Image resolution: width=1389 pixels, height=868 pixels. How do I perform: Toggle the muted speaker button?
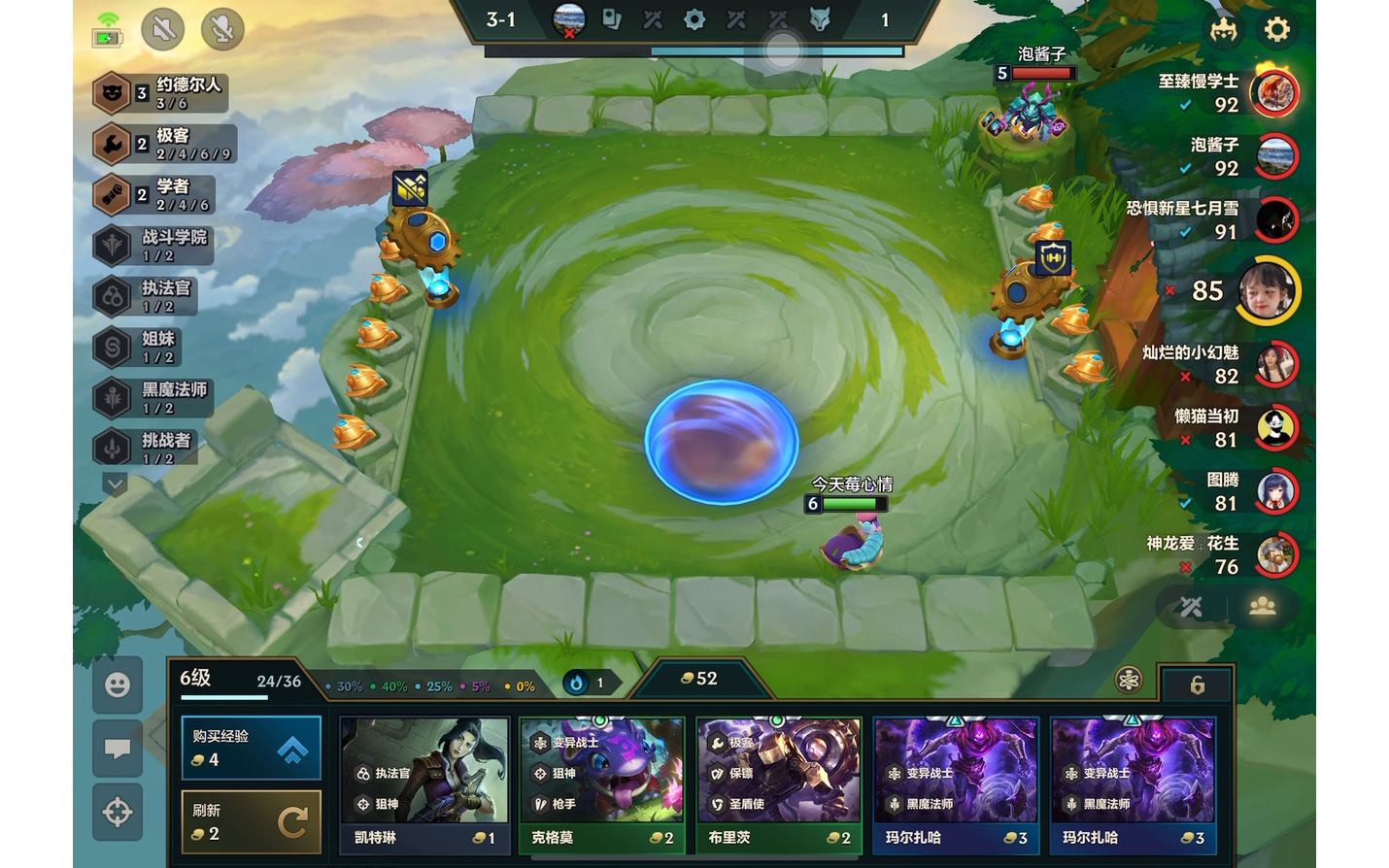click(163, 29)
